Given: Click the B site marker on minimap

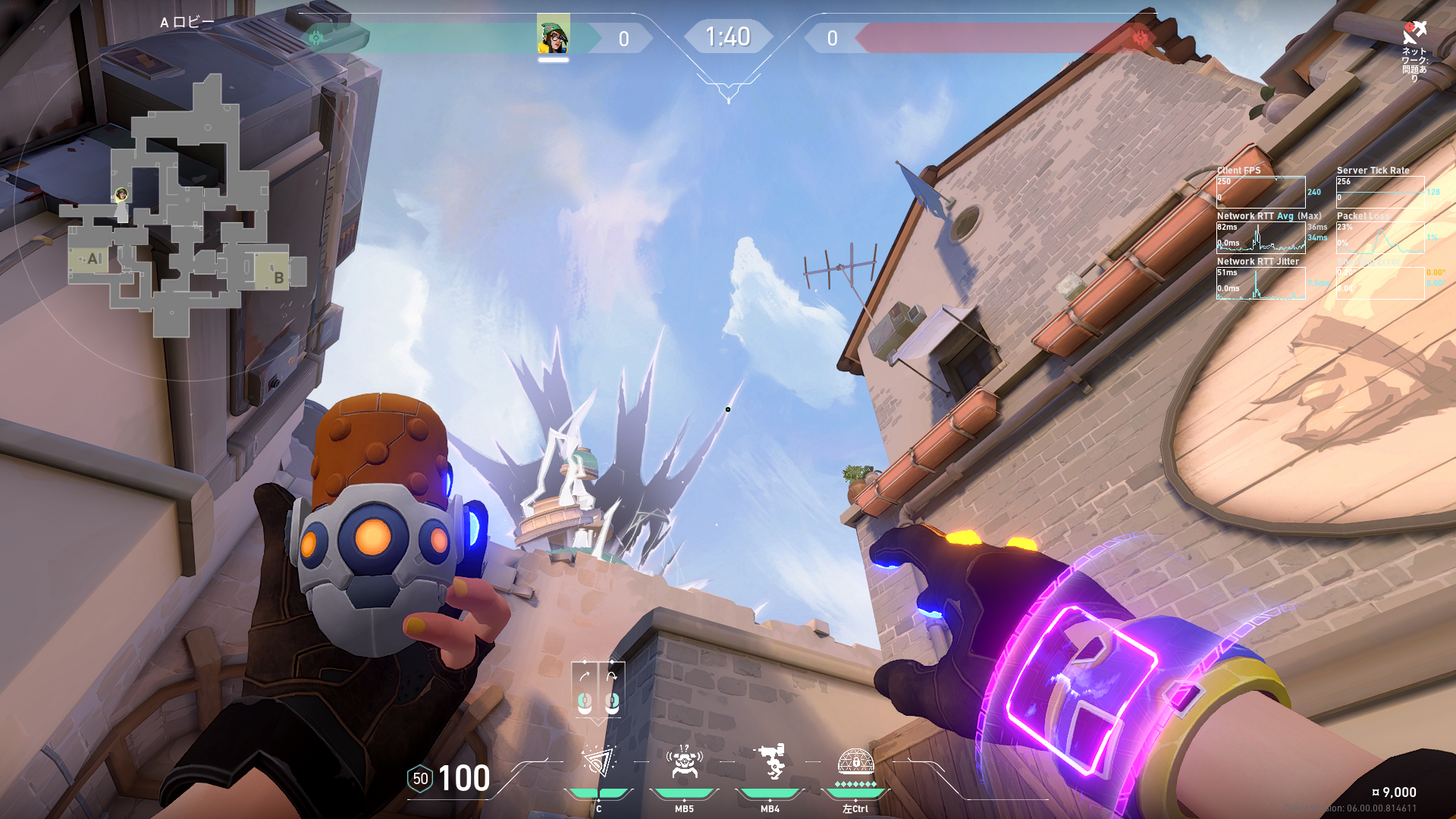Looking at the screenshot, I should click(278, 278).
